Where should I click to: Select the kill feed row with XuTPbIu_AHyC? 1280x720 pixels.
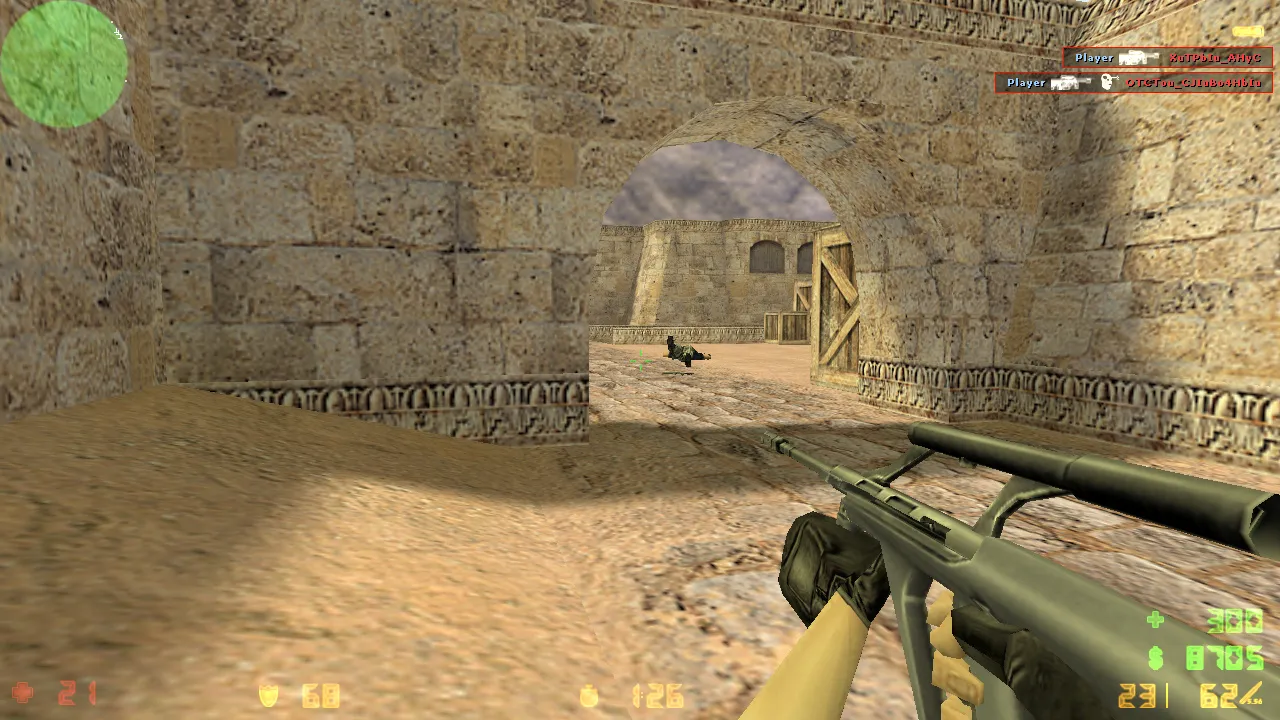(x=1167, y=58)
